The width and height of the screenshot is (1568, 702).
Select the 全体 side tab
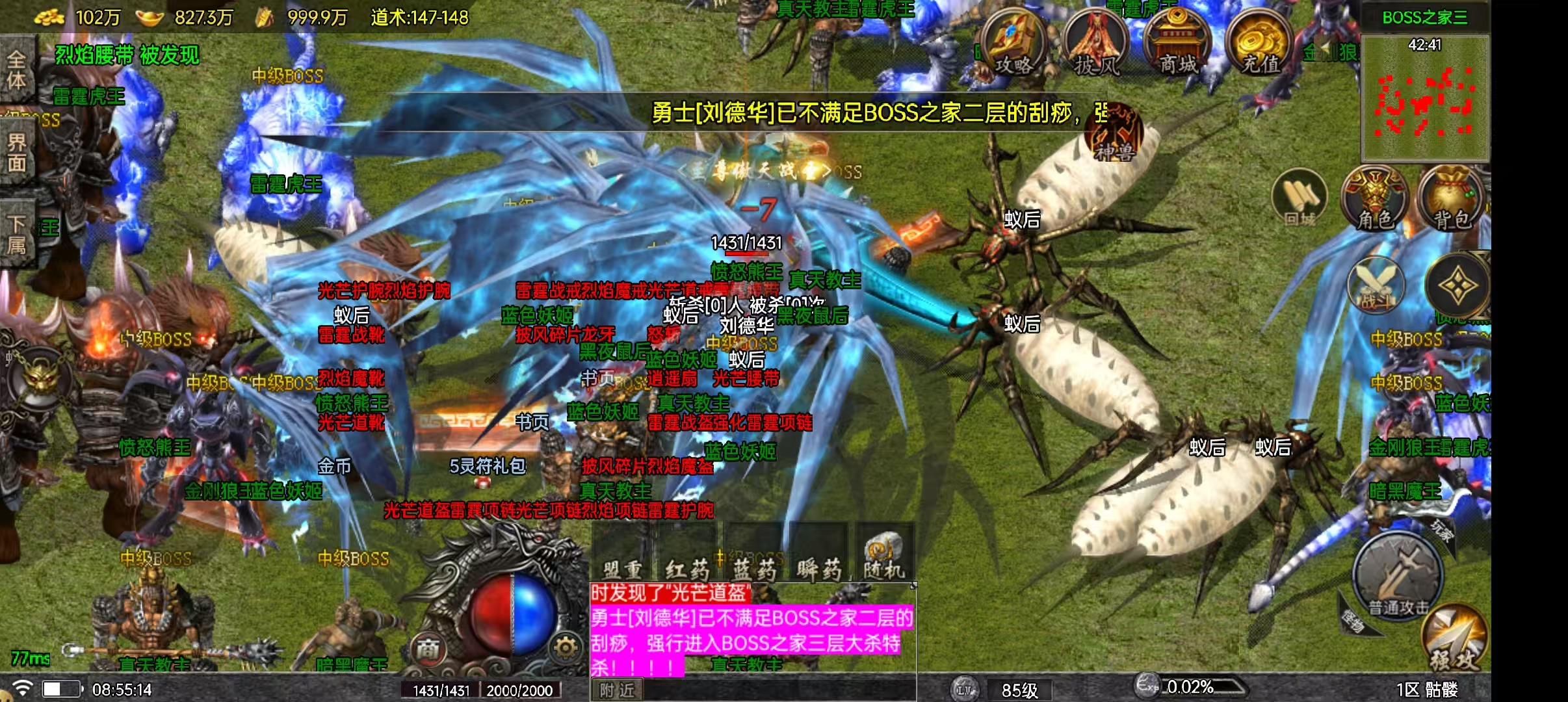click(x=16, y=70)
